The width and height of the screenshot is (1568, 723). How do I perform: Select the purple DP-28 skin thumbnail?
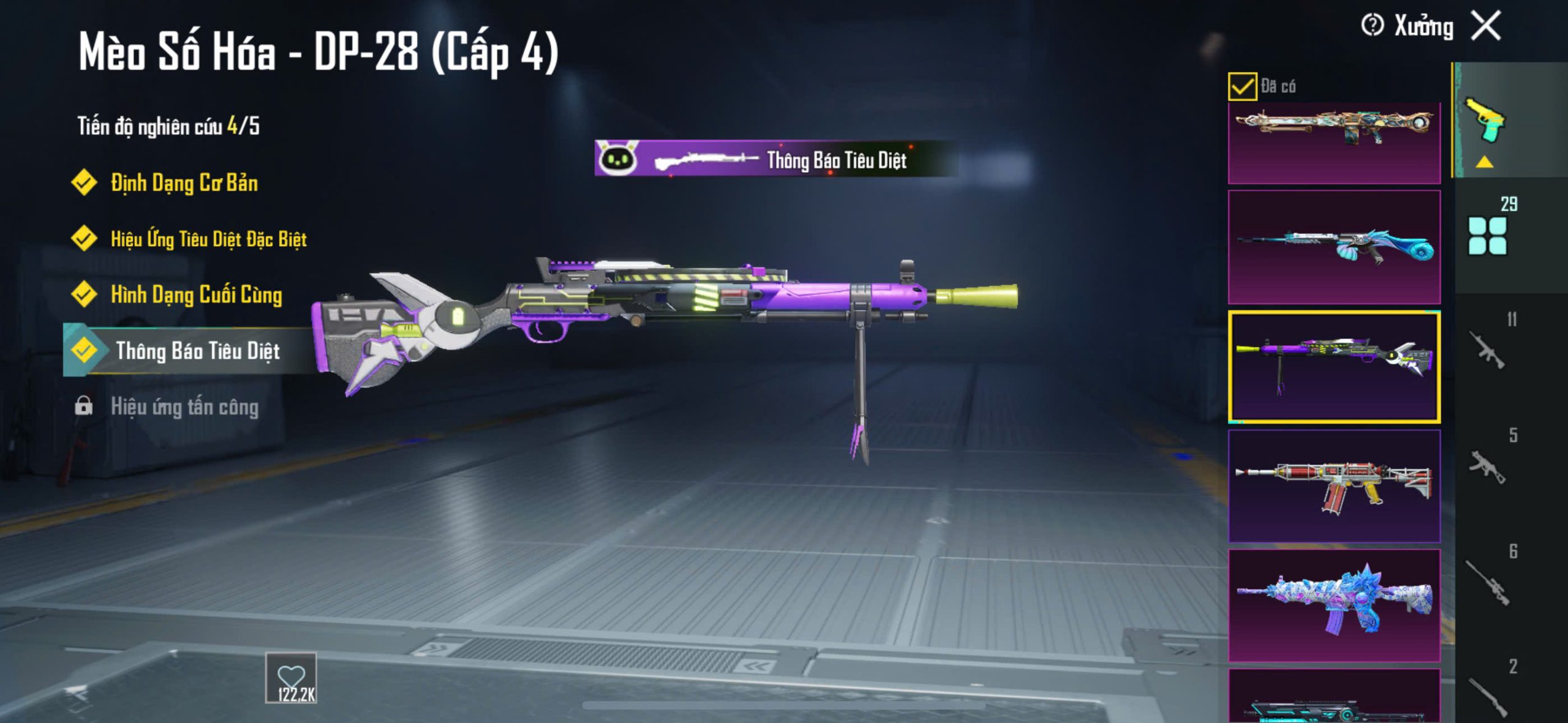tap(1334, 366)
